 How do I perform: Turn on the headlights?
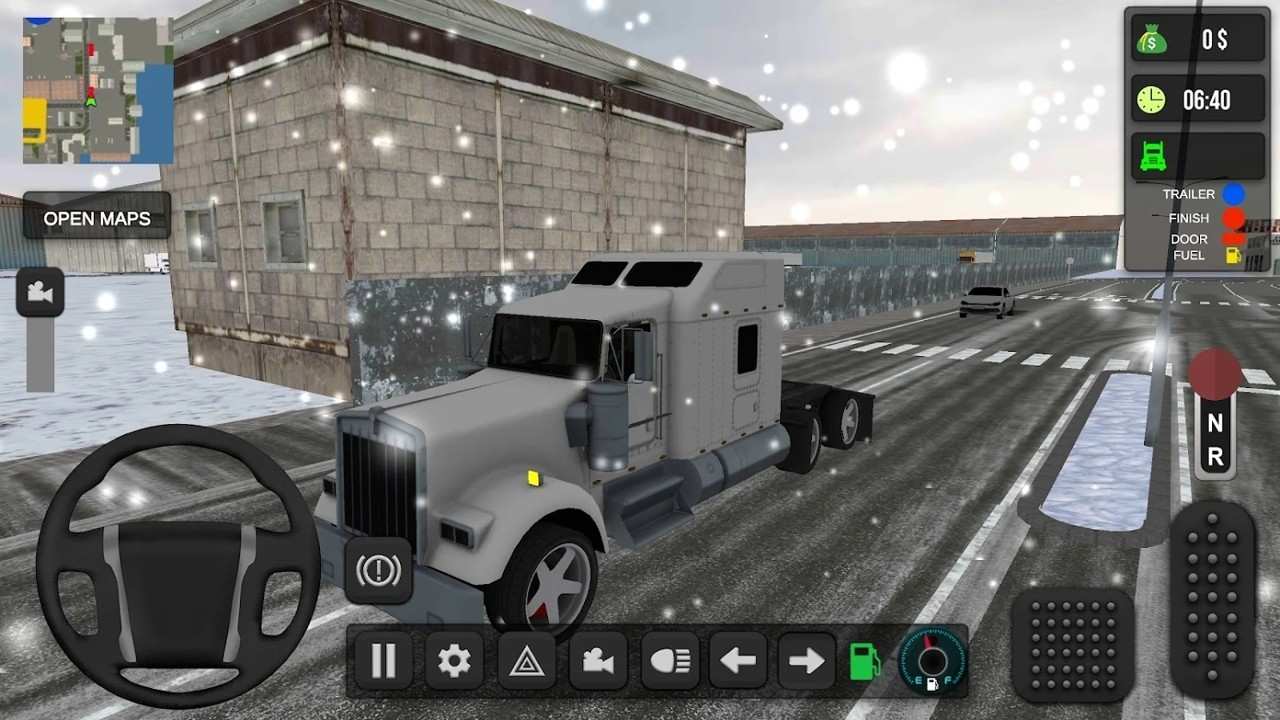point(669,661)
